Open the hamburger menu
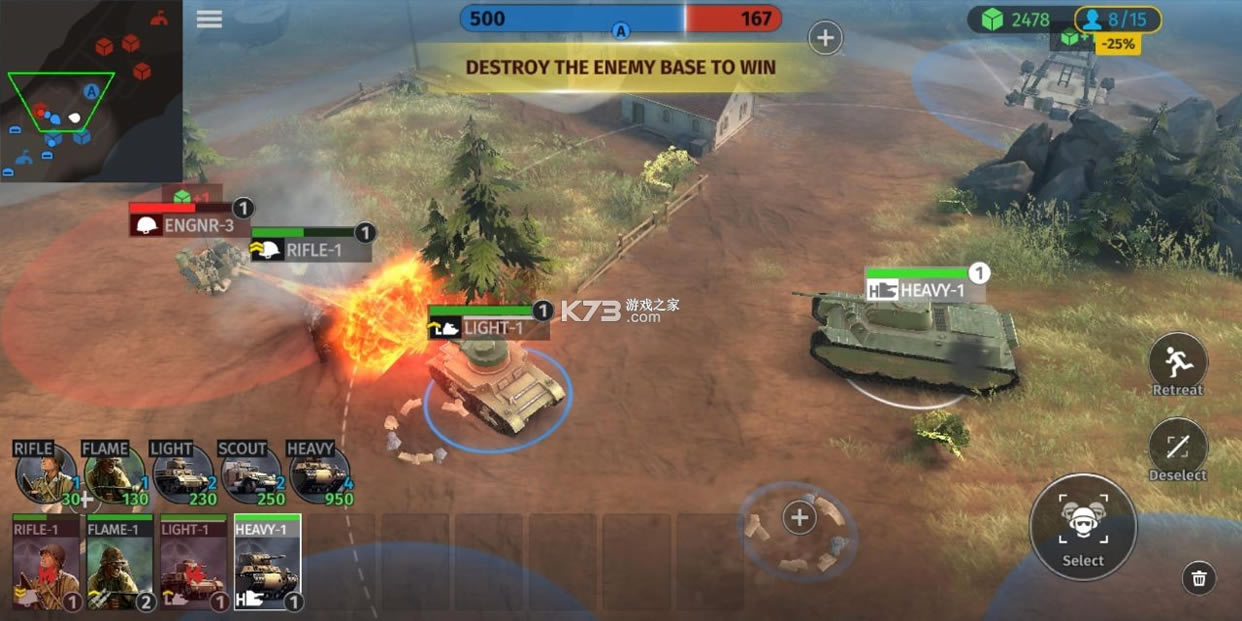This screenshot has height=621, width=1242. pyautogui.click(x=209, y=19)
